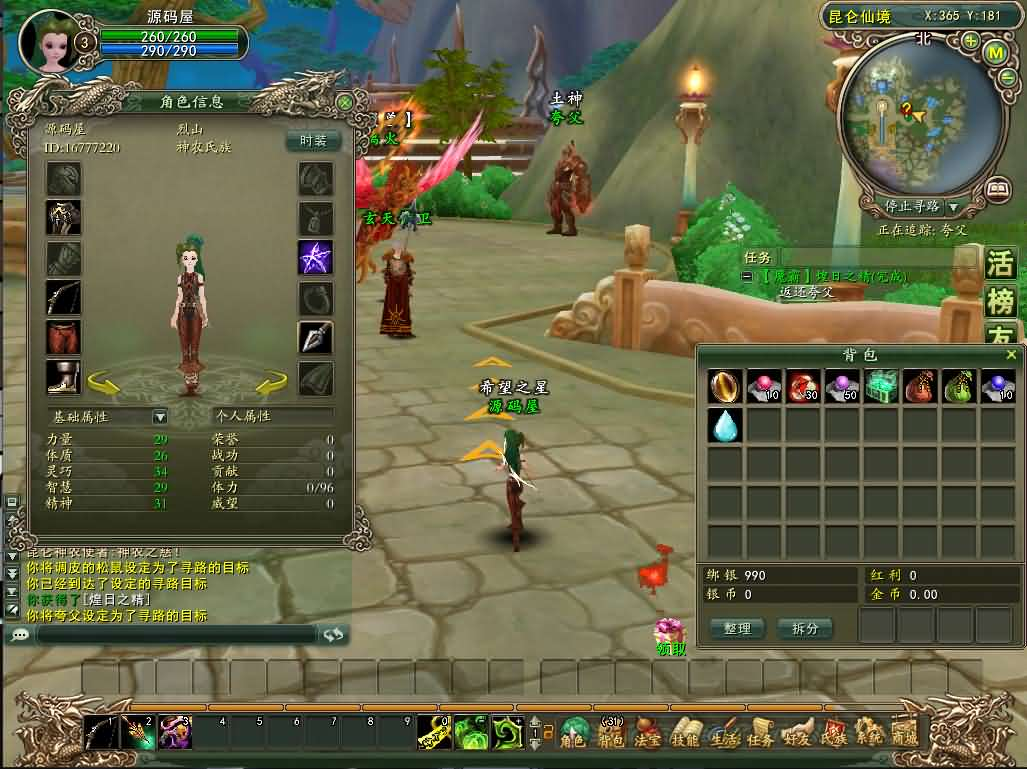Zoom out the minimap with minus button
The width and height of the screenshot is (1027, 769).
pyautogui.click(x=1009, y=78)
